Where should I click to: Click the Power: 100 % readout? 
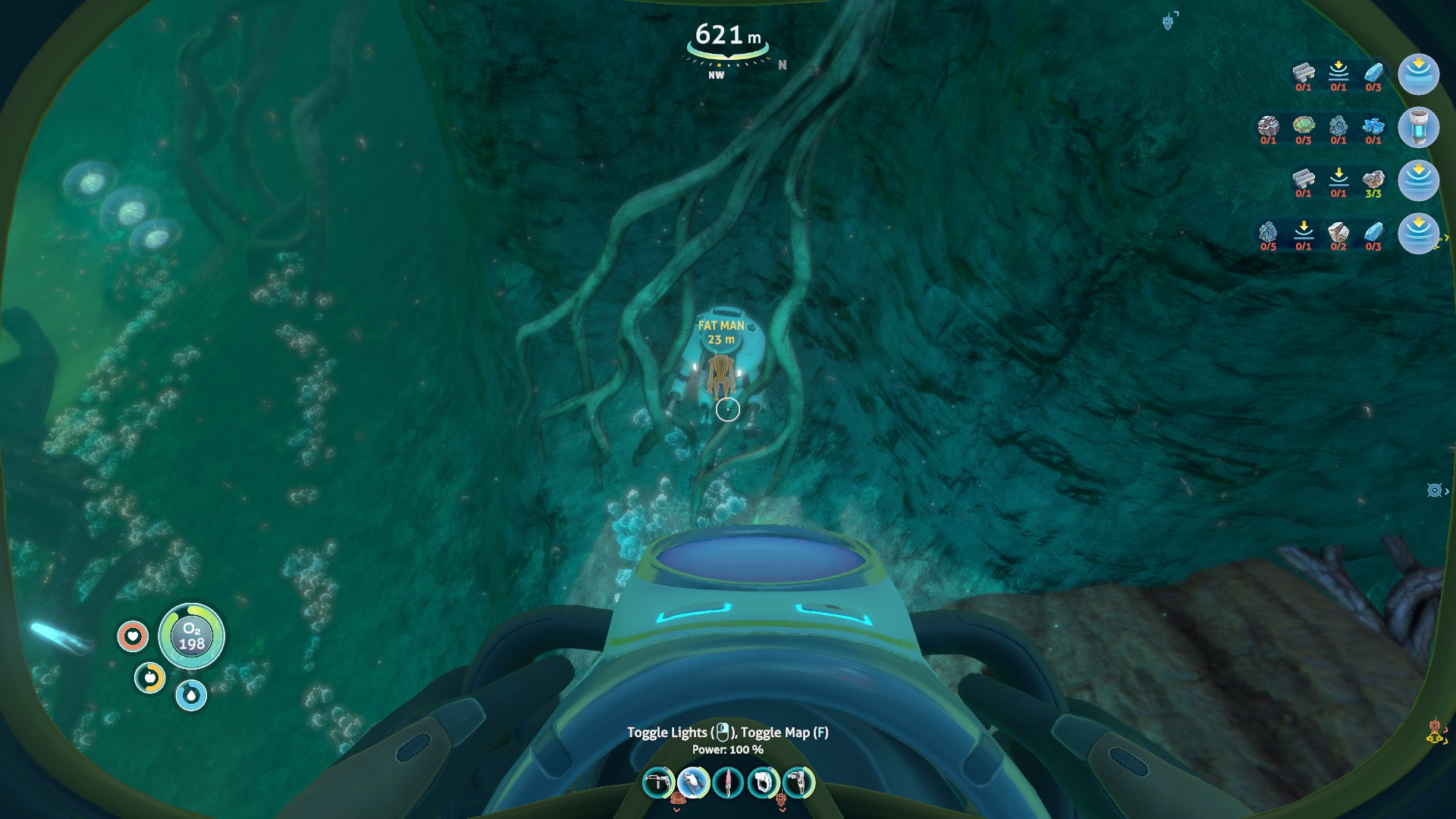point(730,748)
